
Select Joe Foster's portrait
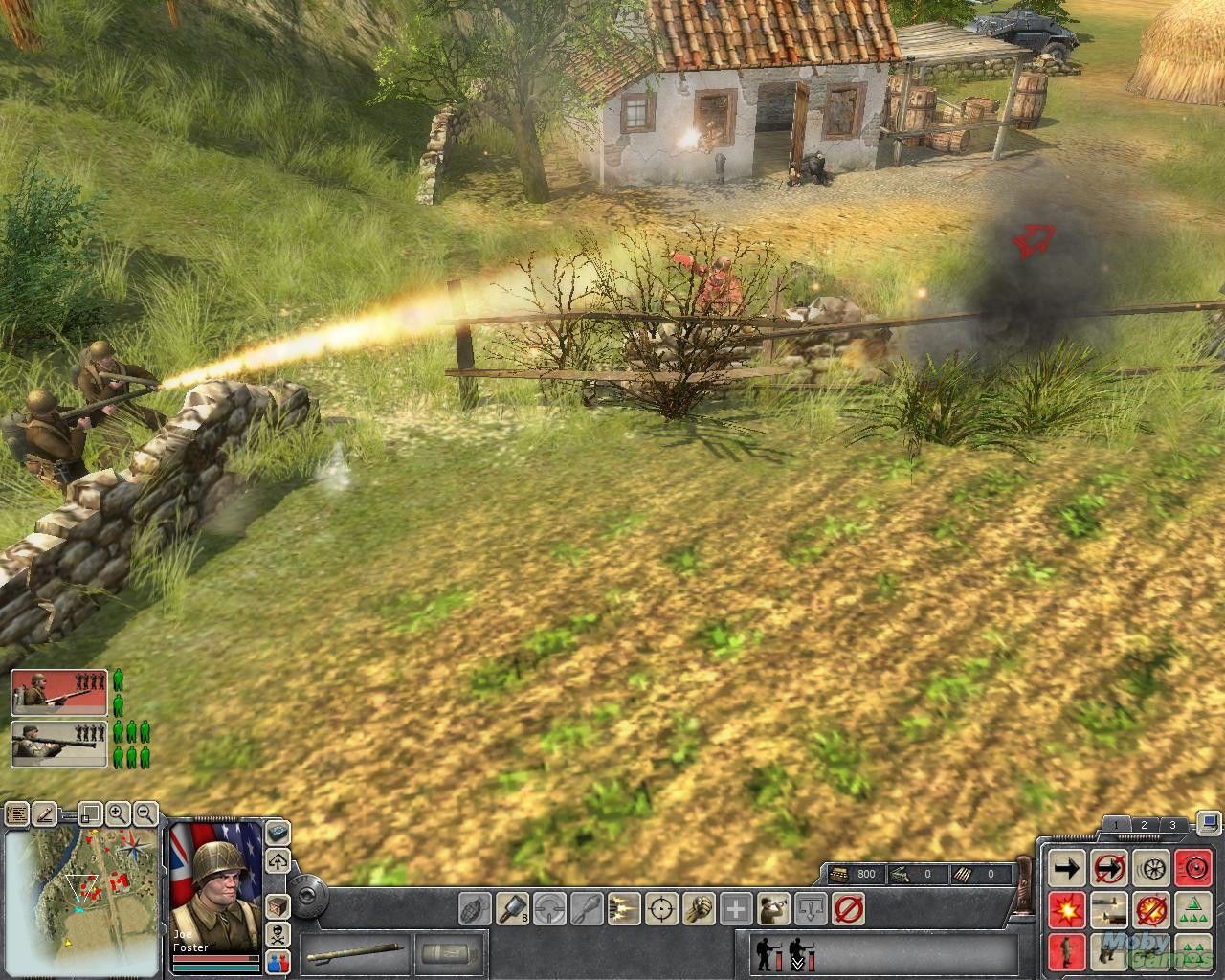point(215,873)
